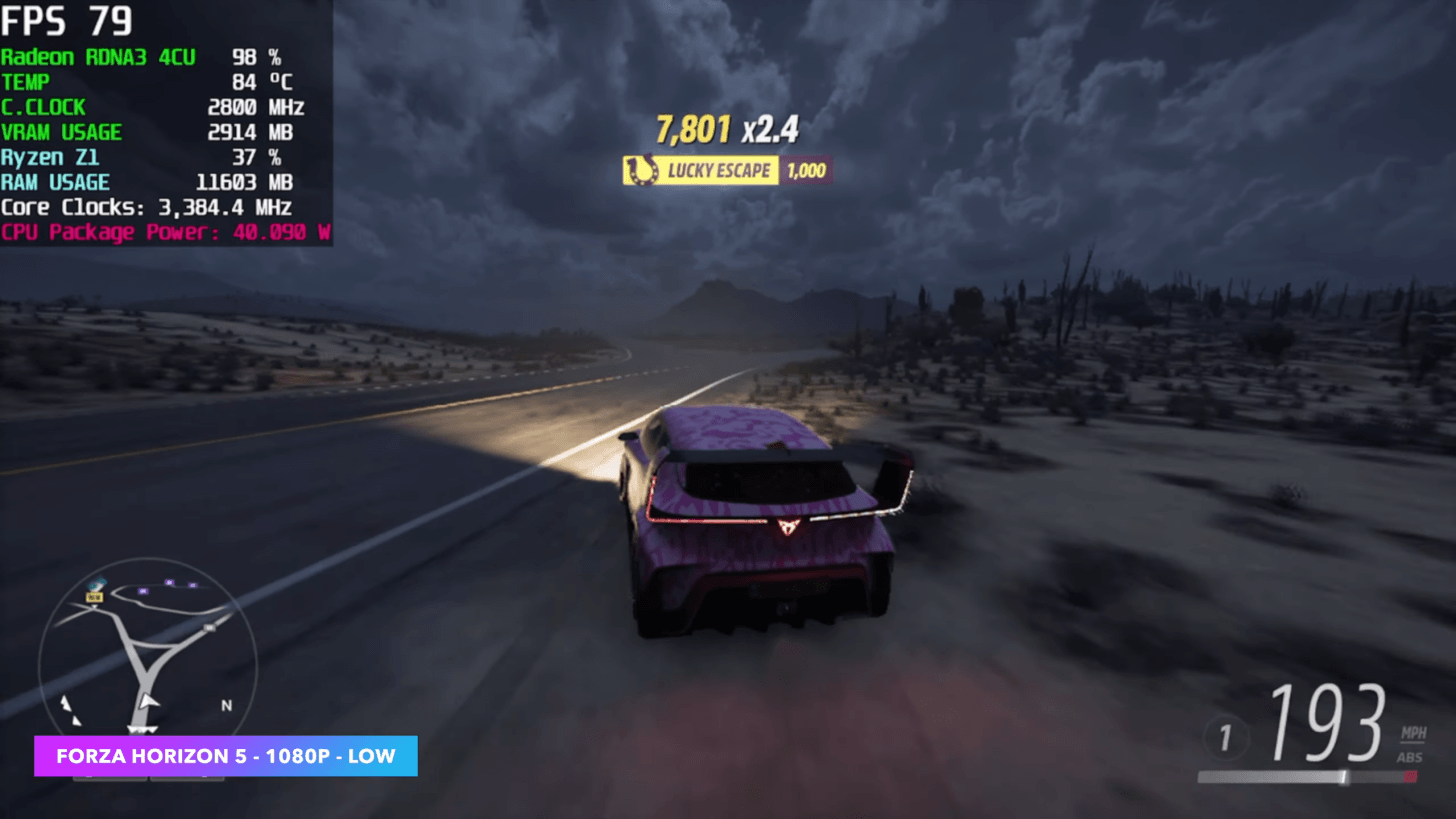Select the grey road marker on the minimap
This screenshot has height=819, width=1456.
click(x=209, y=627)
